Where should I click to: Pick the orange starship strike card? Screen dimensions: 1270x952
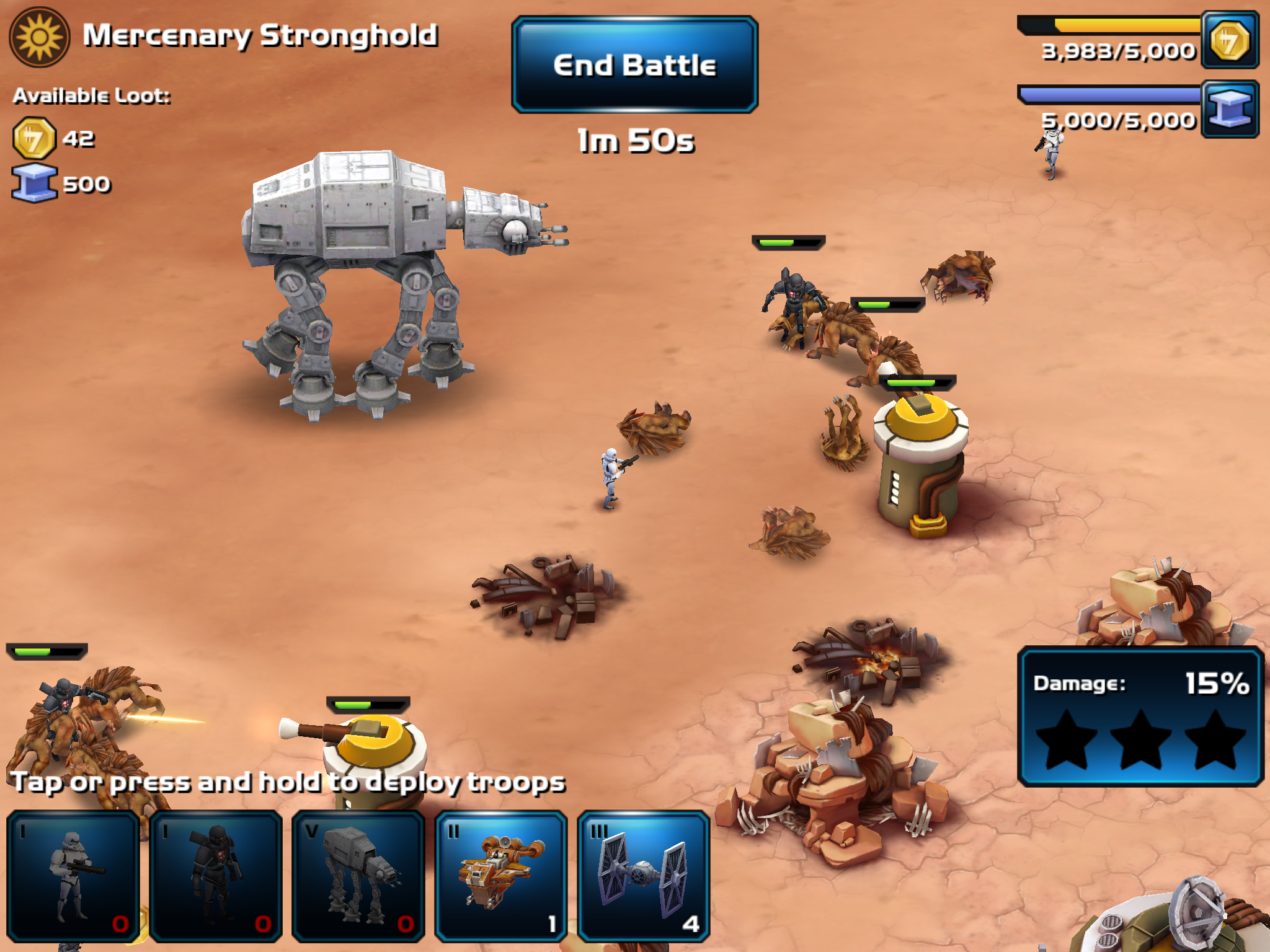501,876
